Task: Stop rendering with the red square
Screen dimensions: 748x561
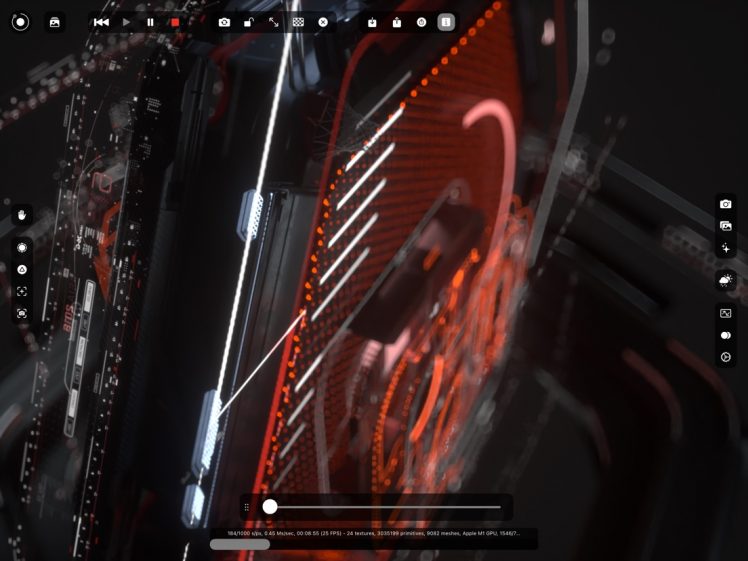Action: [x=175, y=22]
